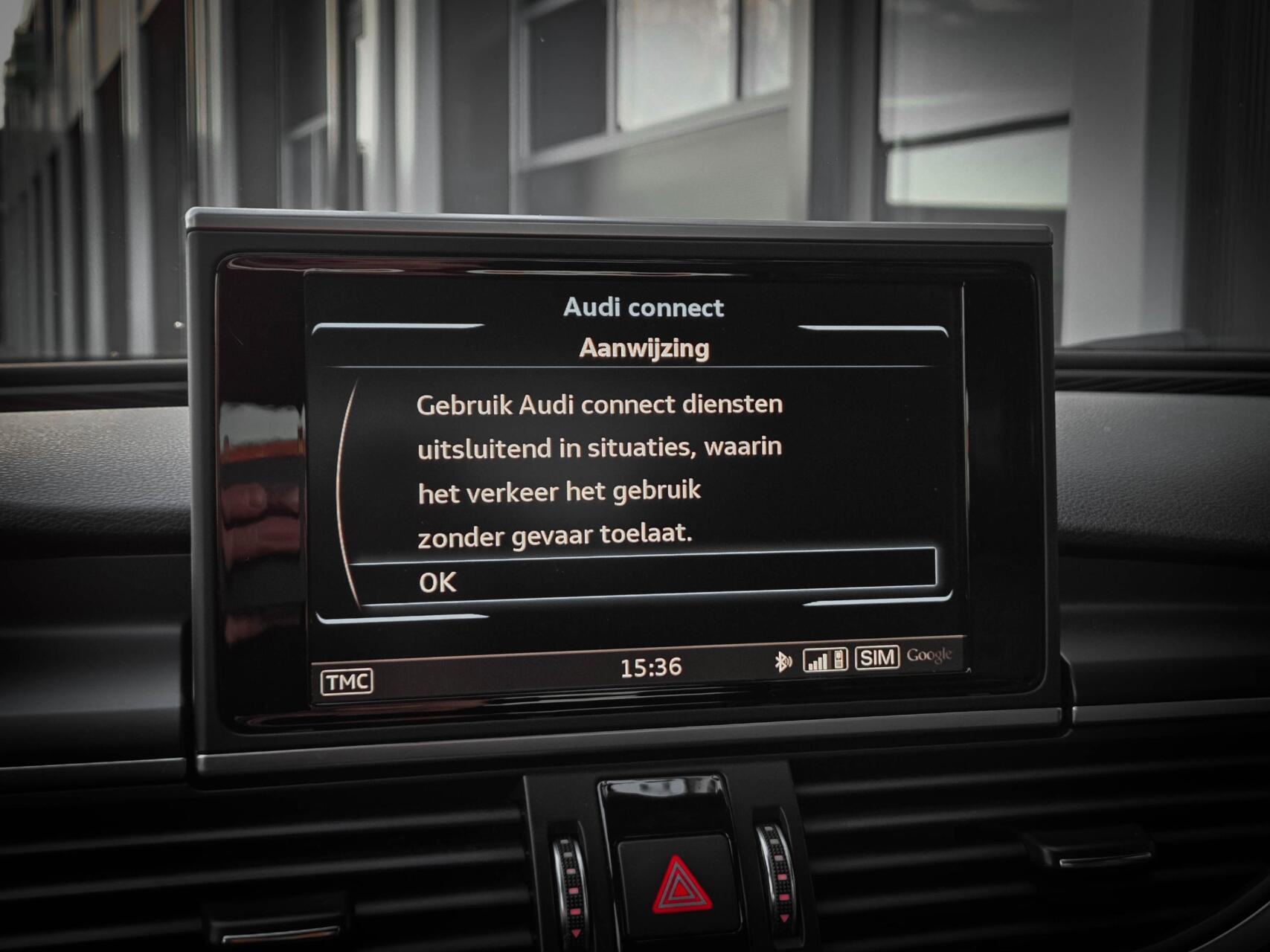Expand the Audi connect title bar
The image size is (1270, 952).
(x=644, y=308)
